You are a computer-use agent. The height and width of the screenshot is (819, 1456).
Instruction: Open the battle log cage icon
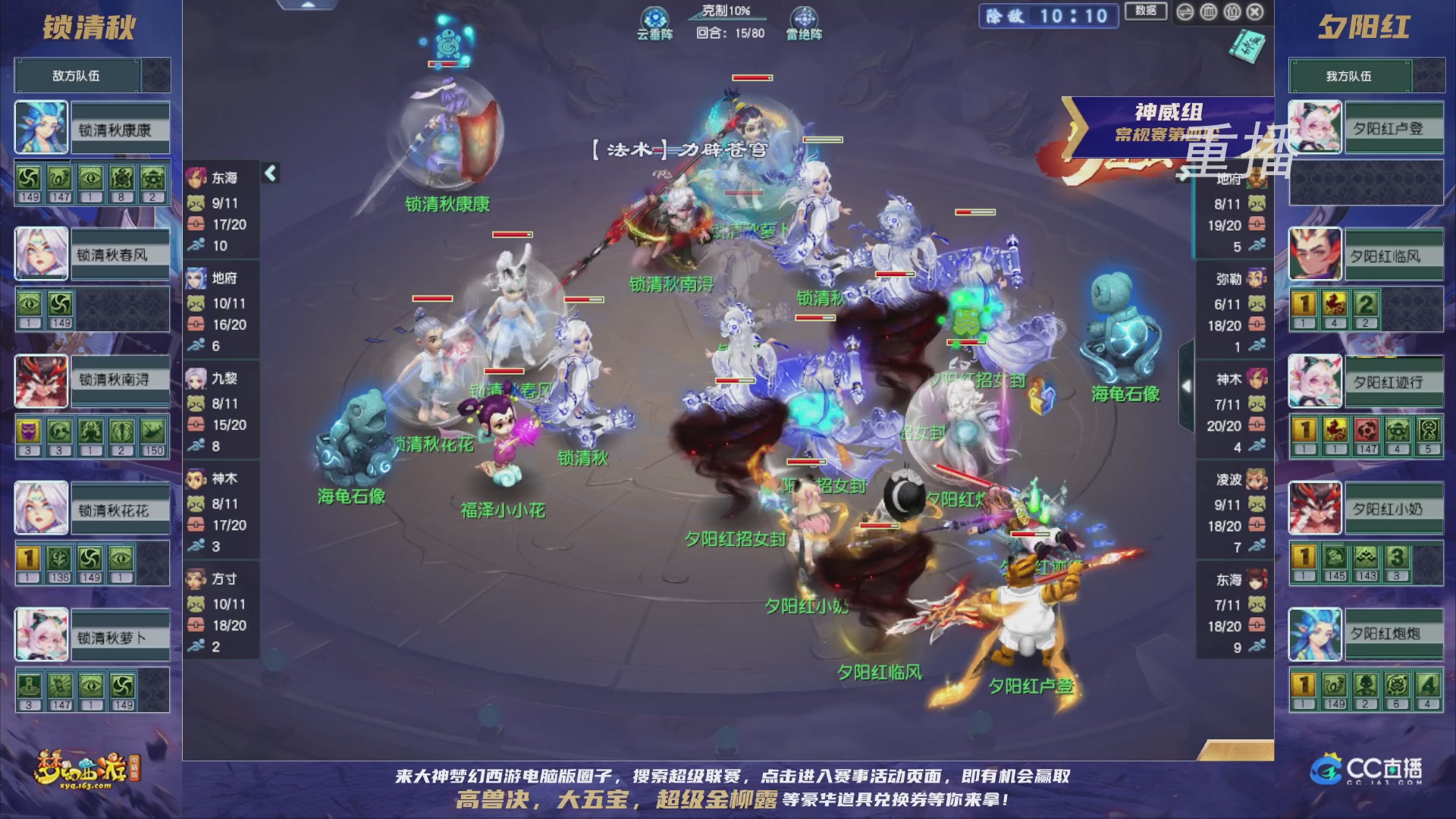click(x=1207, y=11)
